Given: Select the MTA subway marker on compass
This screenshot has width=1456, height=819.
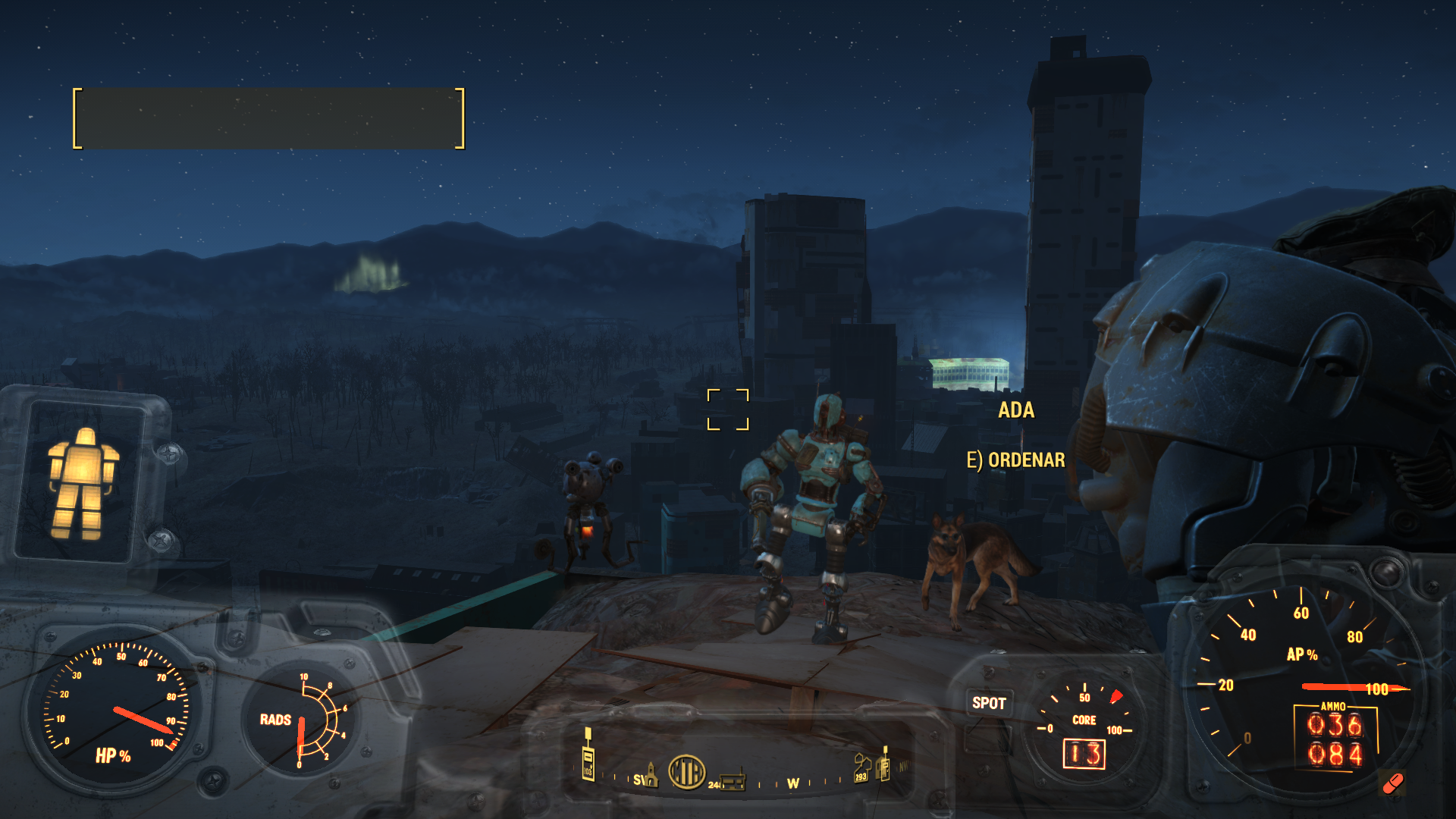Looking at the screenshot, I should [686, 772].
